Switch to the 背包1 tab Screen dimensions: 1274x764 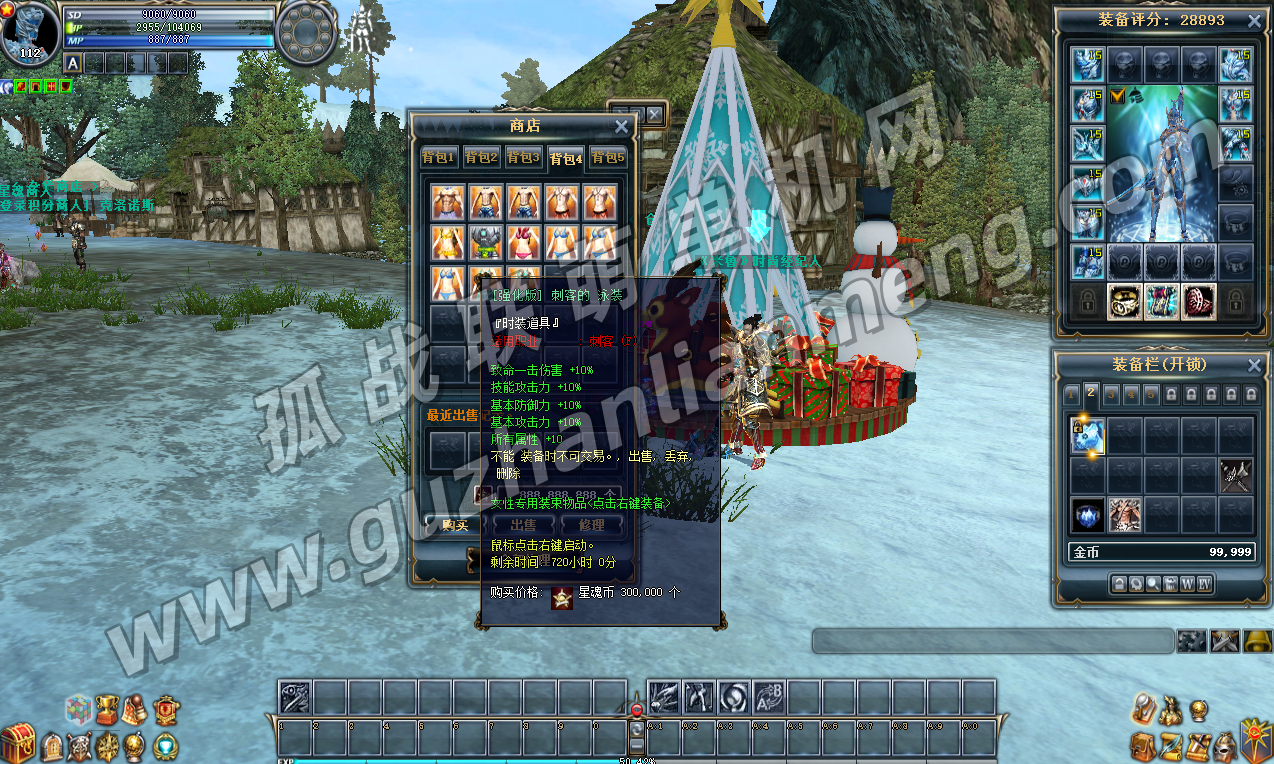438,158
